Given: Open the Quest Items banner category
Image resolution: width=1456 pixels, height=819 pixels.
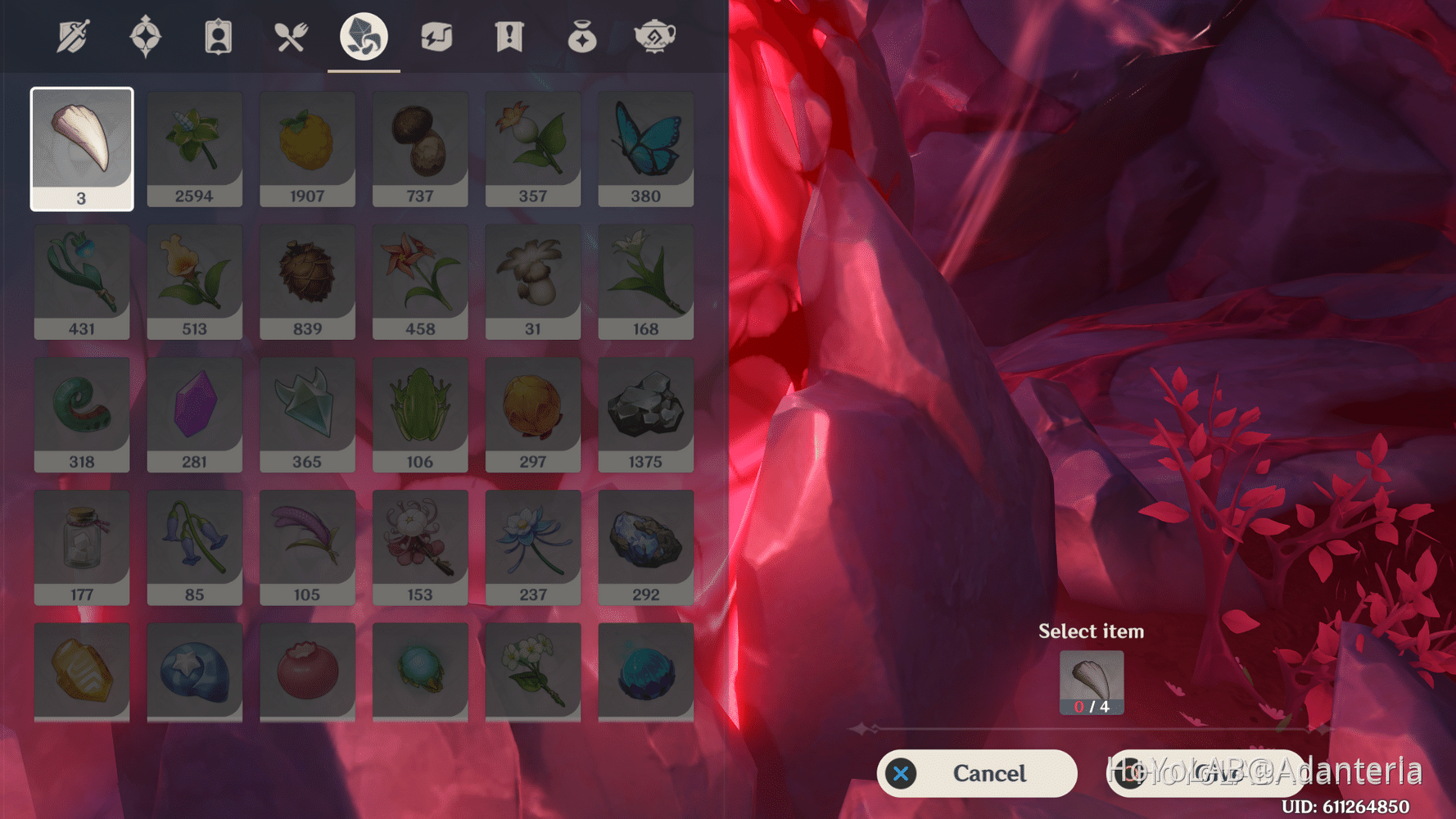Looking at the screenshot, I should click(x=508, y=34).
